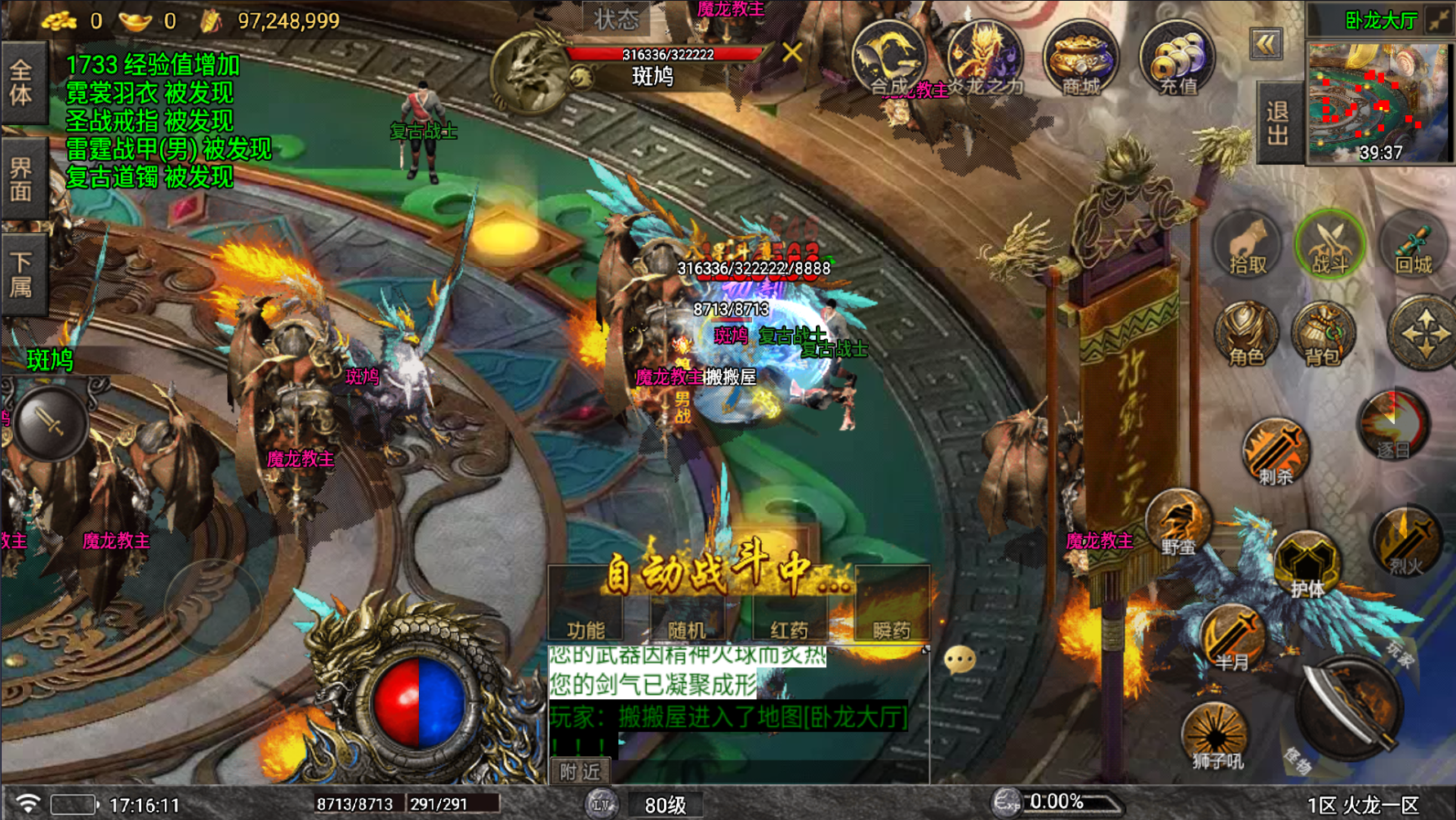The image size is (1456, 820).
Task: Use the 回城 return-to-town scroll
Action: tap(1414, 245)
